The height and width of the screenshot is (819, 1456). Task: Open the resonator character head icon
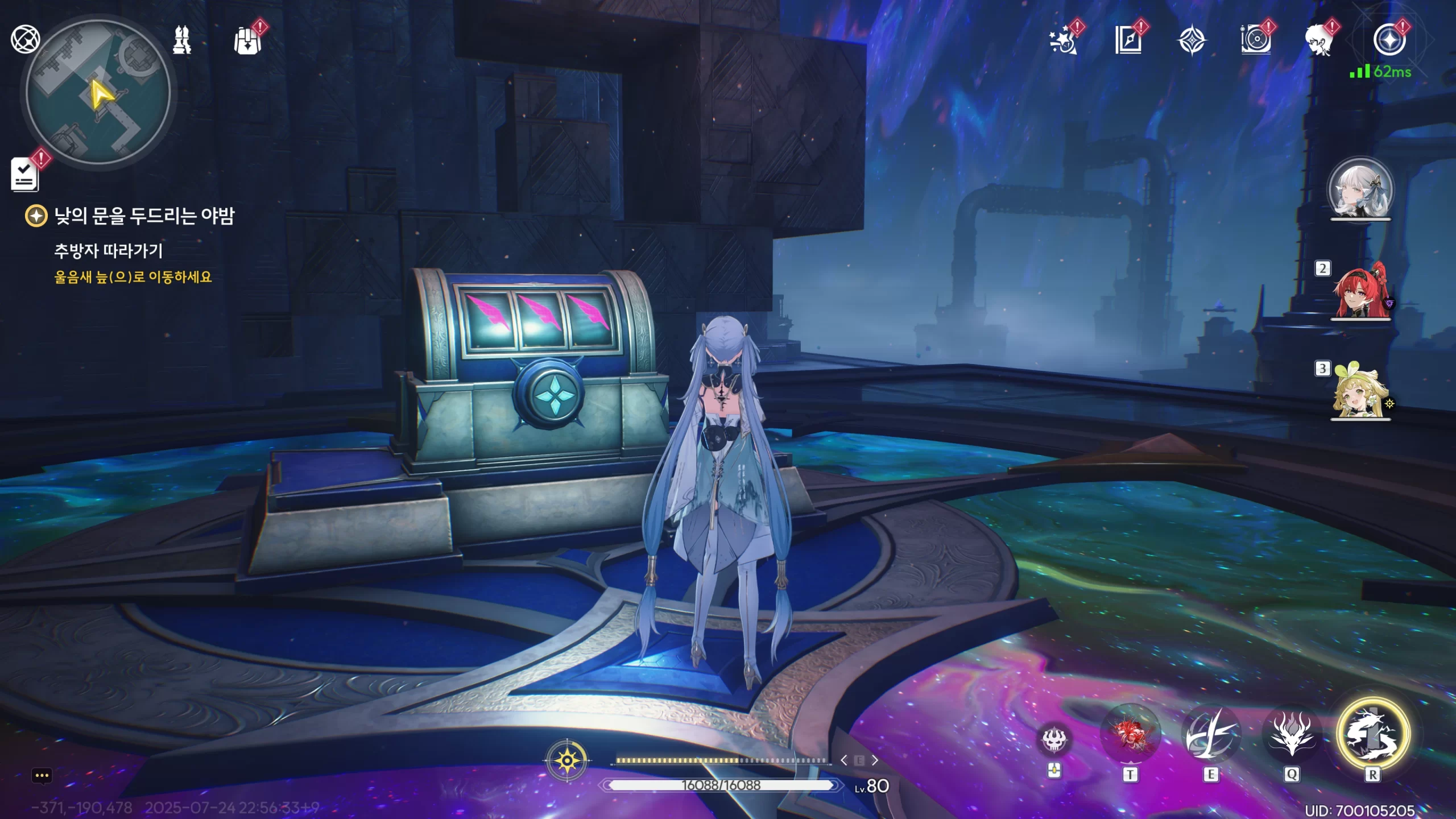pyautogui.click(x=1319, y=41)
